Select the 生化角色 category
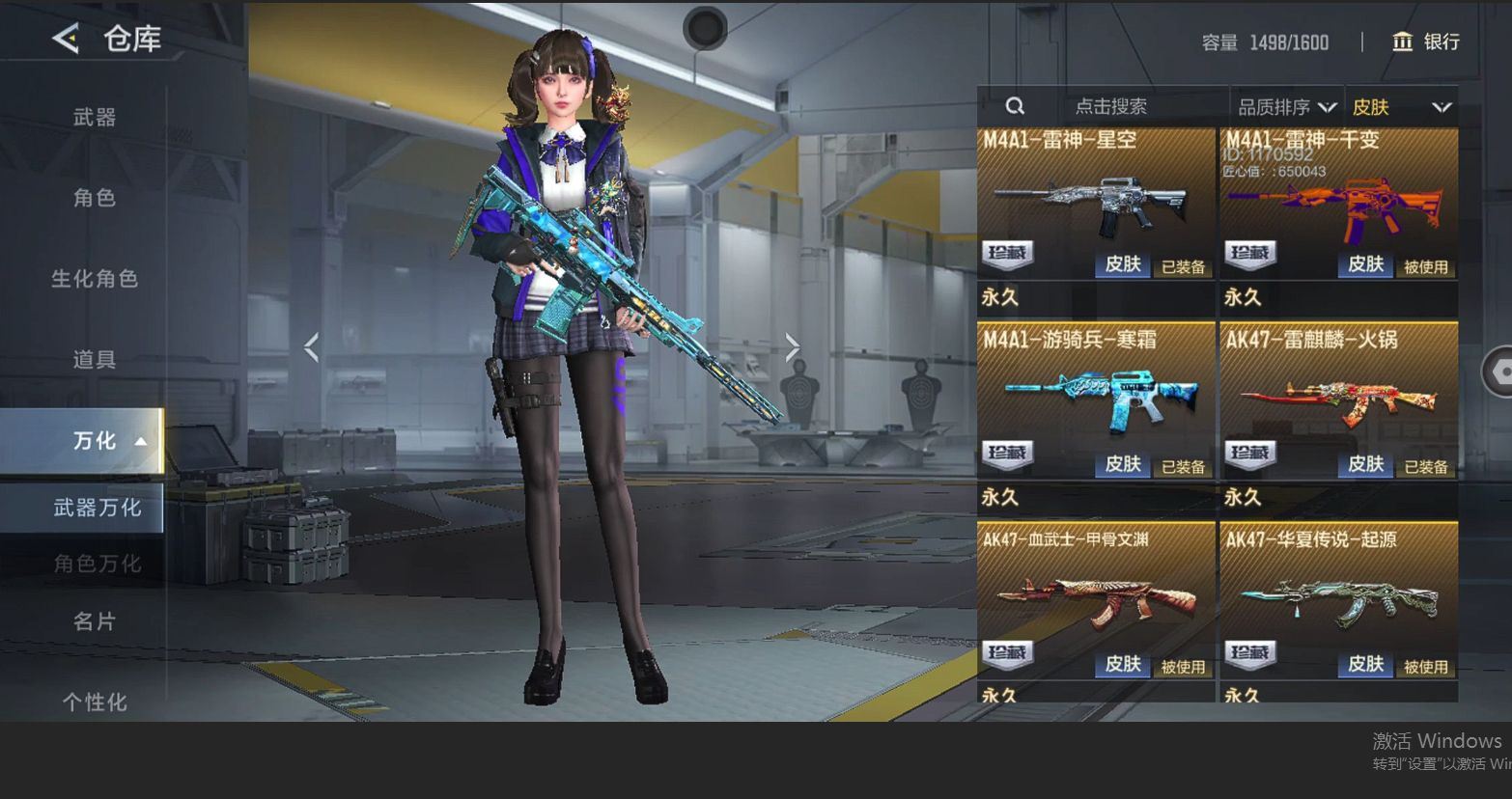Image resolution: width=1512 pixels, height=799 pixels. [95, 279]
